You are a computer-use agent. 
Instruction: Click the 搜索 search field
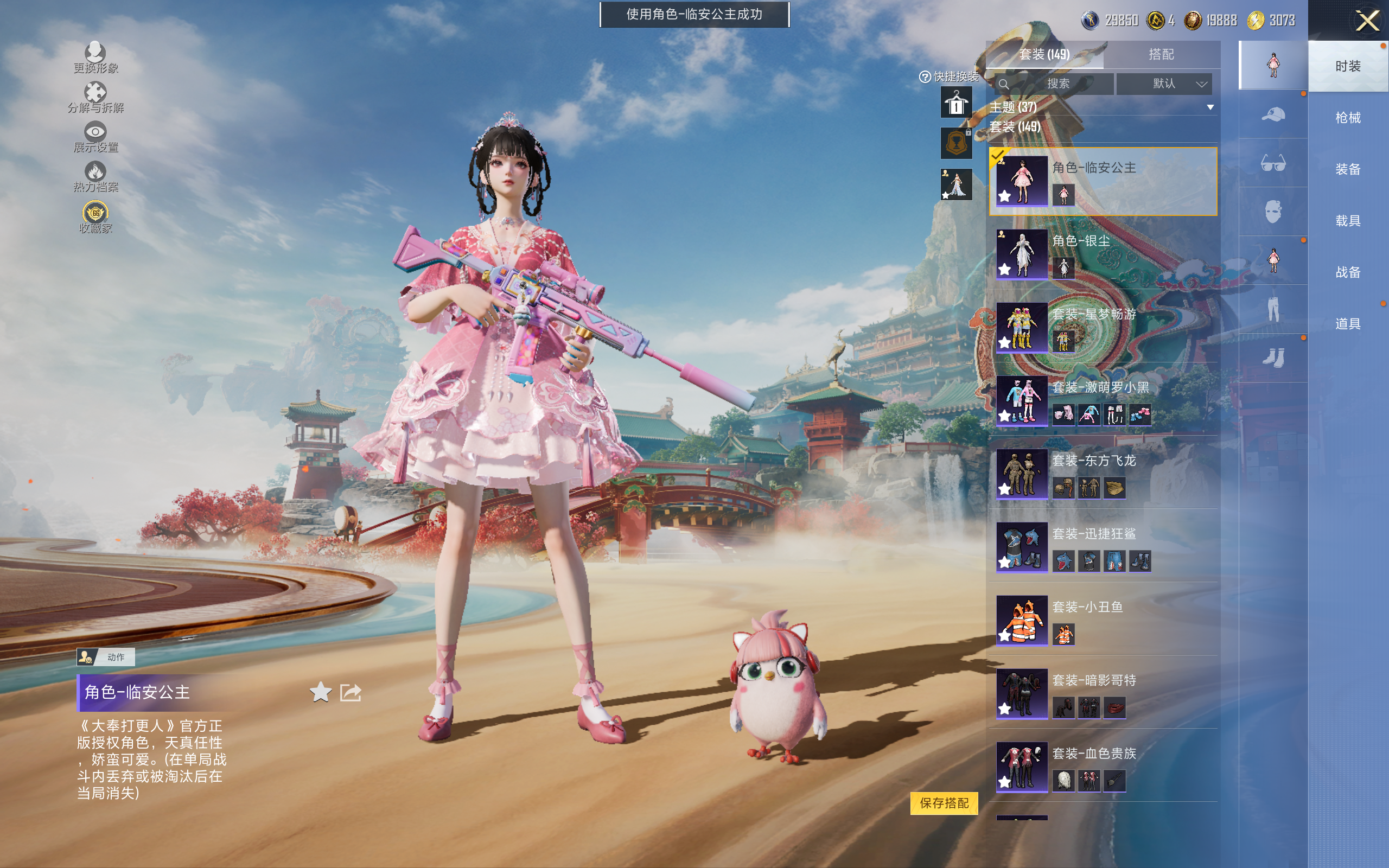coord(1054,84)
